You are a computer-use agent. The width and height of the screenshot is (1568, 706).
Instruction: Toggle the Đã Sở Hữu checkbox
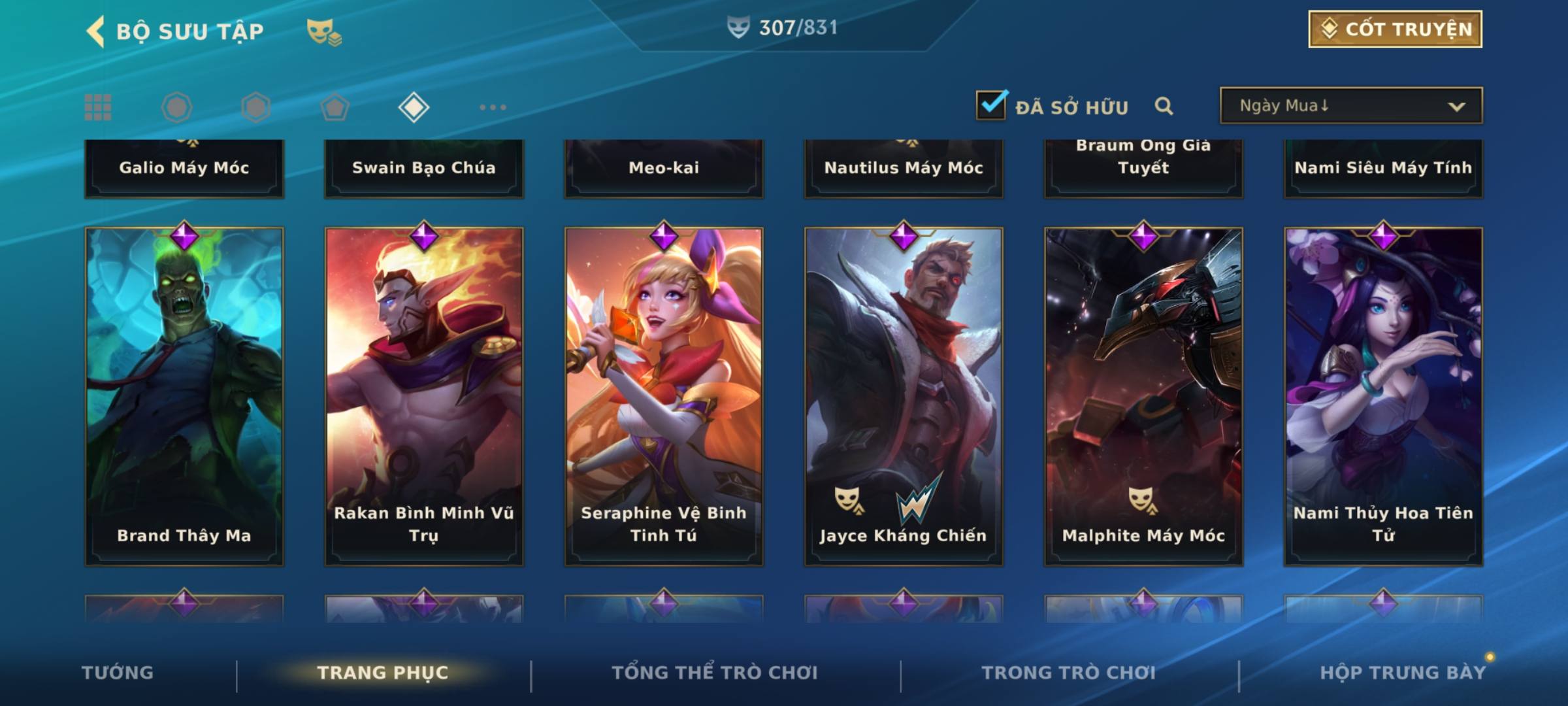[x=991, y=105]
